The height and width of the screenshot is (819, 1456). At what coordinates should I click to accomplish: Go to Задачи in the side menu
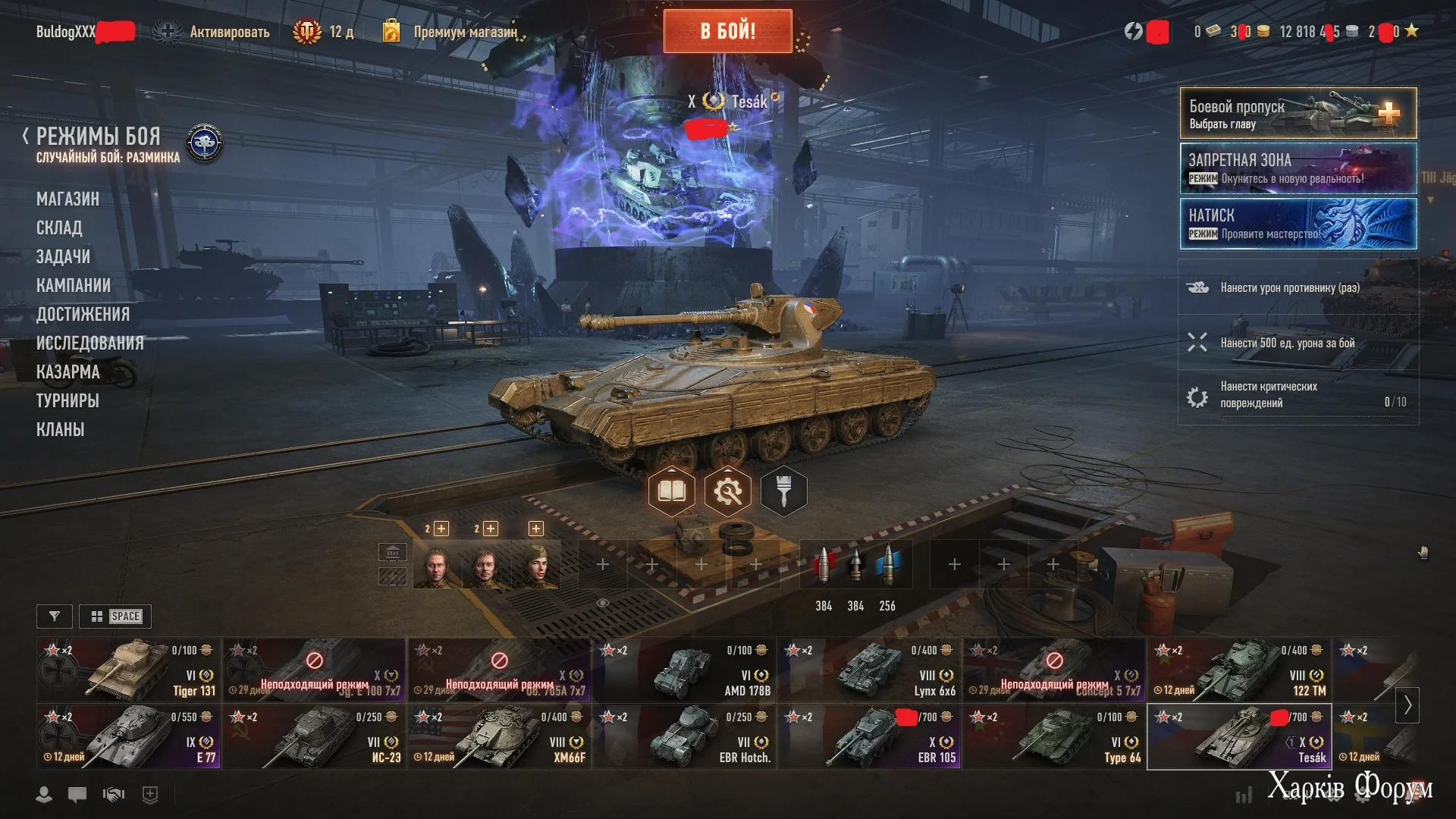pos(63,257)
